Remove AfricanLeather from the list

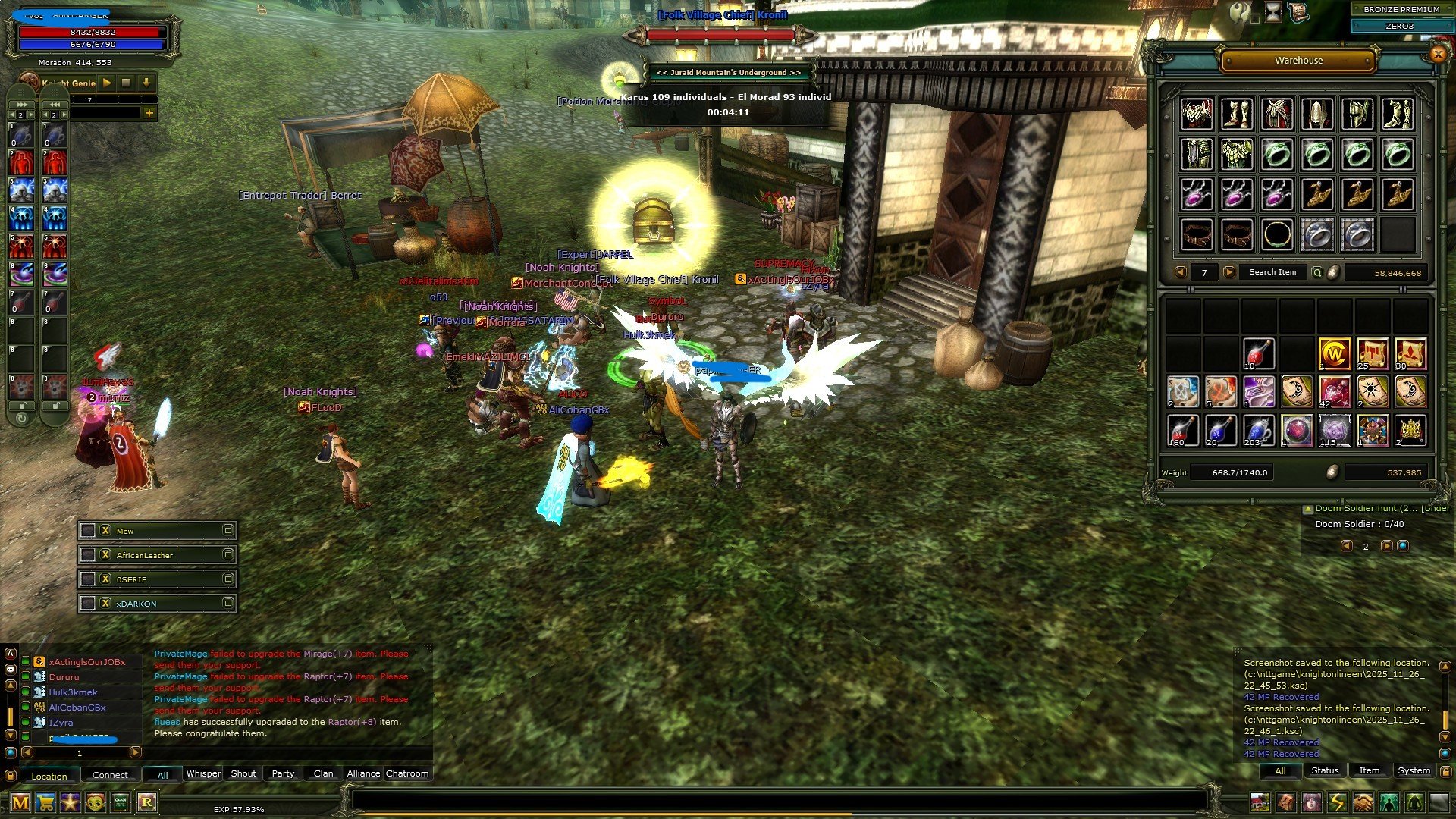[106, 555]
